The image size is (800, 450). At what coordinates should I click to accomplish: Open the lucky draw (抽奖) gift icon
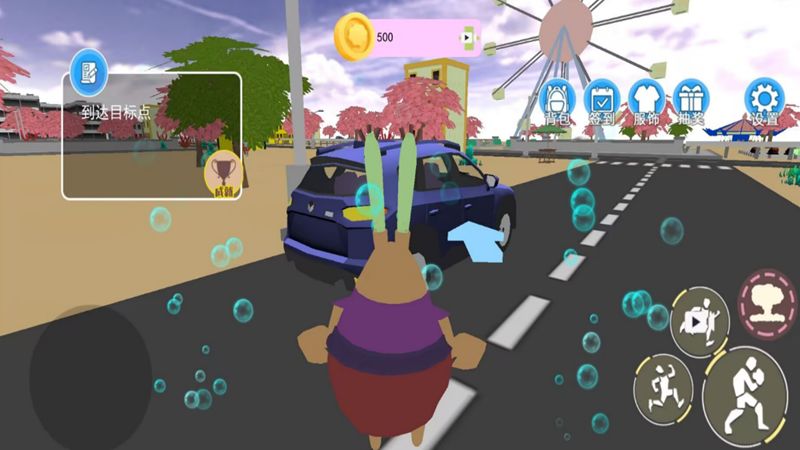[x=690, y=101]
